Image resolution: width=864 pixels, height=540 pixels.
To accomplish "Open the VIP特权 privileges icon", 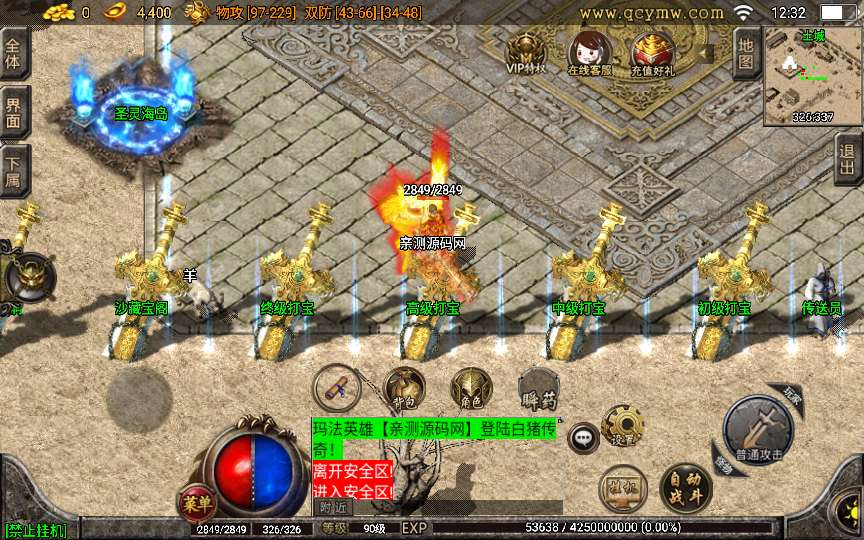I will click(x=526, y=54).
